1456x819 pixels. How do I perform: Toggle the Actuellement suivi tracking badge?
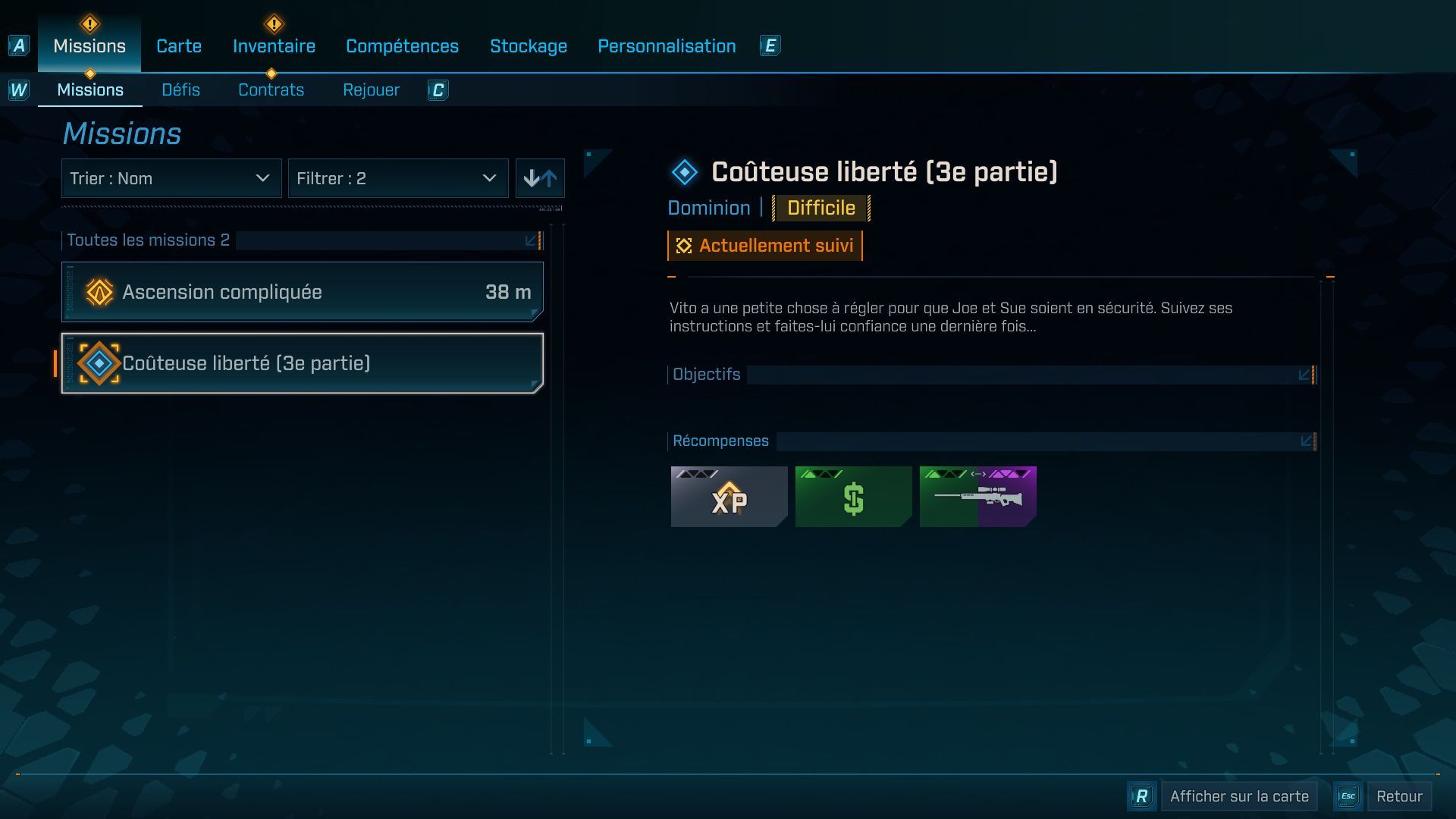point(764,245)
